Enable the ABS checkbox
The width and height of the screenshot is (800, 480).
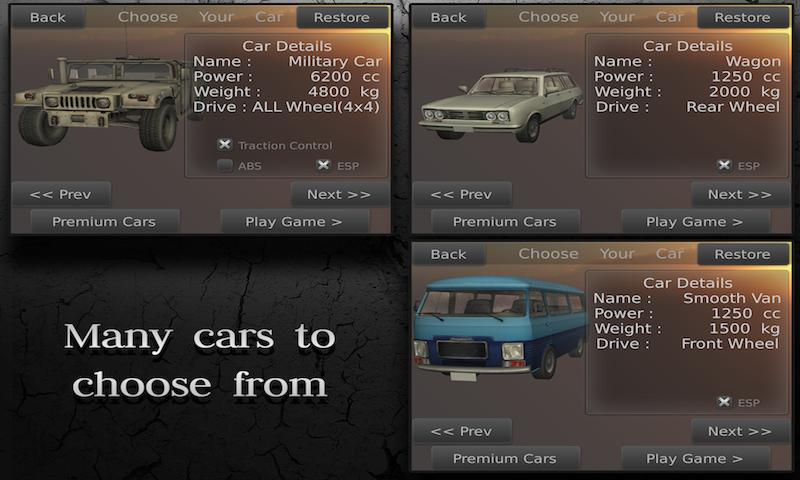click(225, 166)
